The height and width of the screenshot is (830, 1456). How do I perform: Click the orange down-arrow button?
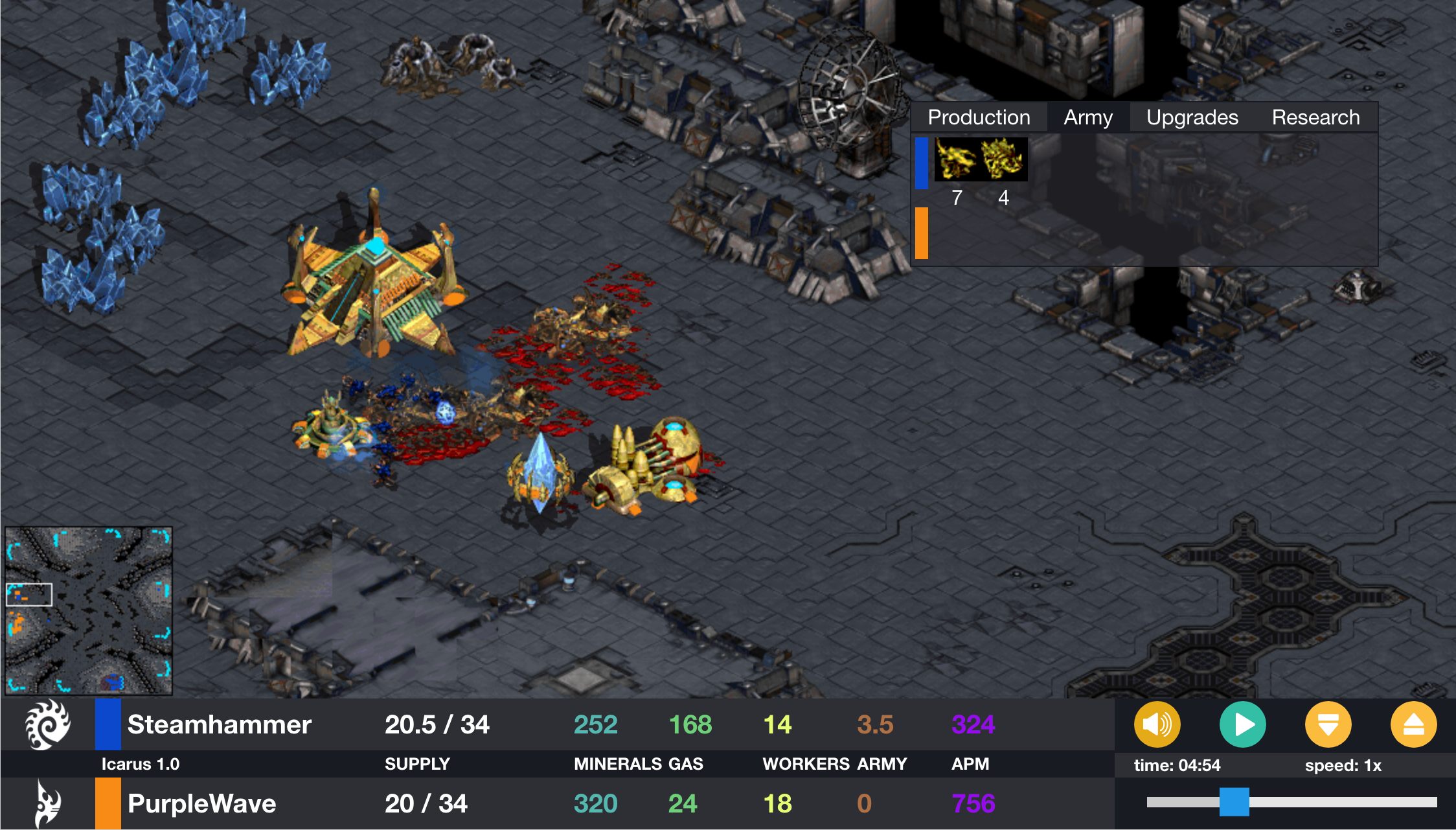tap(1328, 724)
